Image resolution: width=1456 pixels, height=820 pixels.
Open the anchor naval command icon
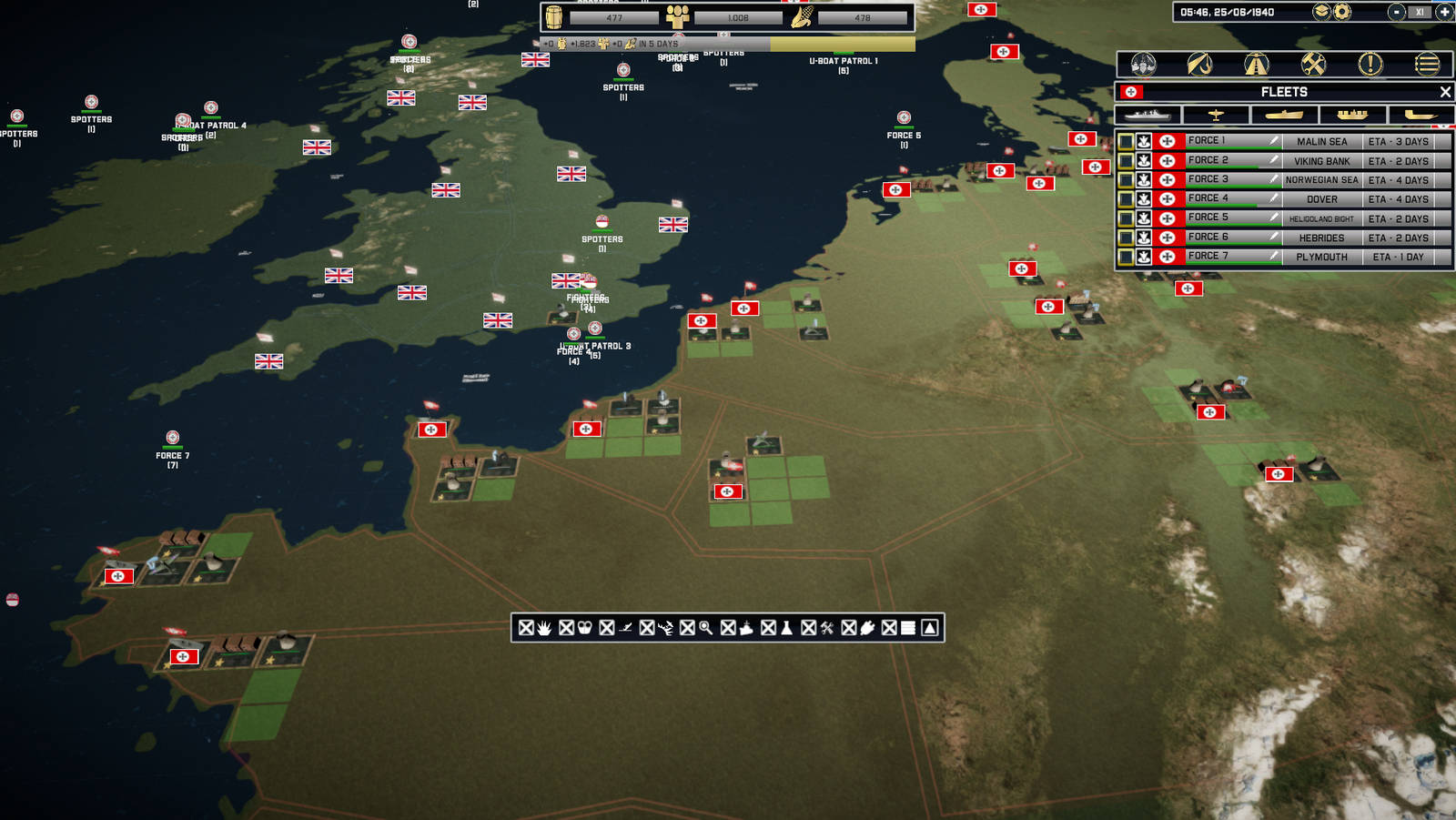pos(1199,65)
